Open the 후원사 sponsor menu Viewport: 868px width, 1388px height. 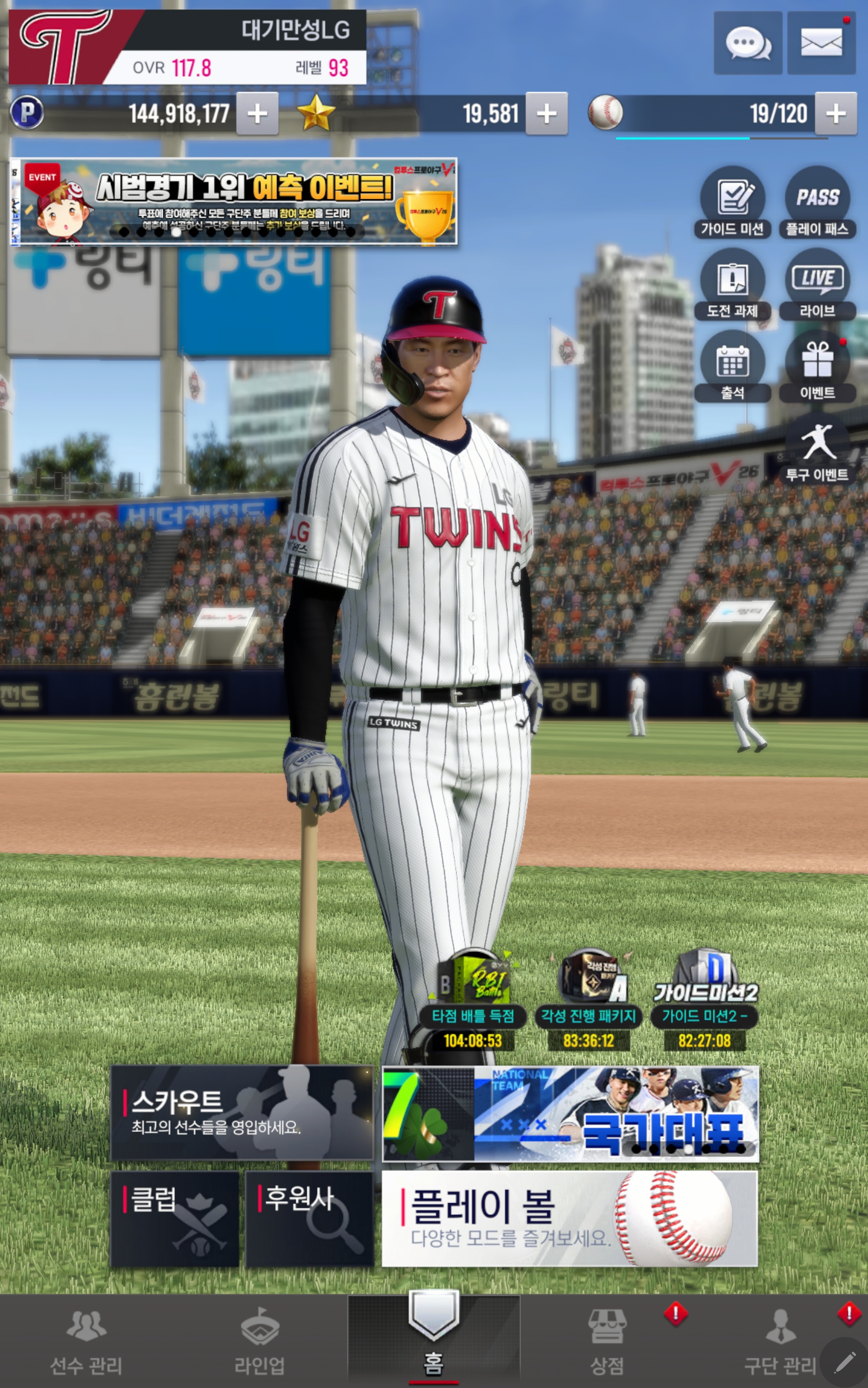(x=310, y=1218)
